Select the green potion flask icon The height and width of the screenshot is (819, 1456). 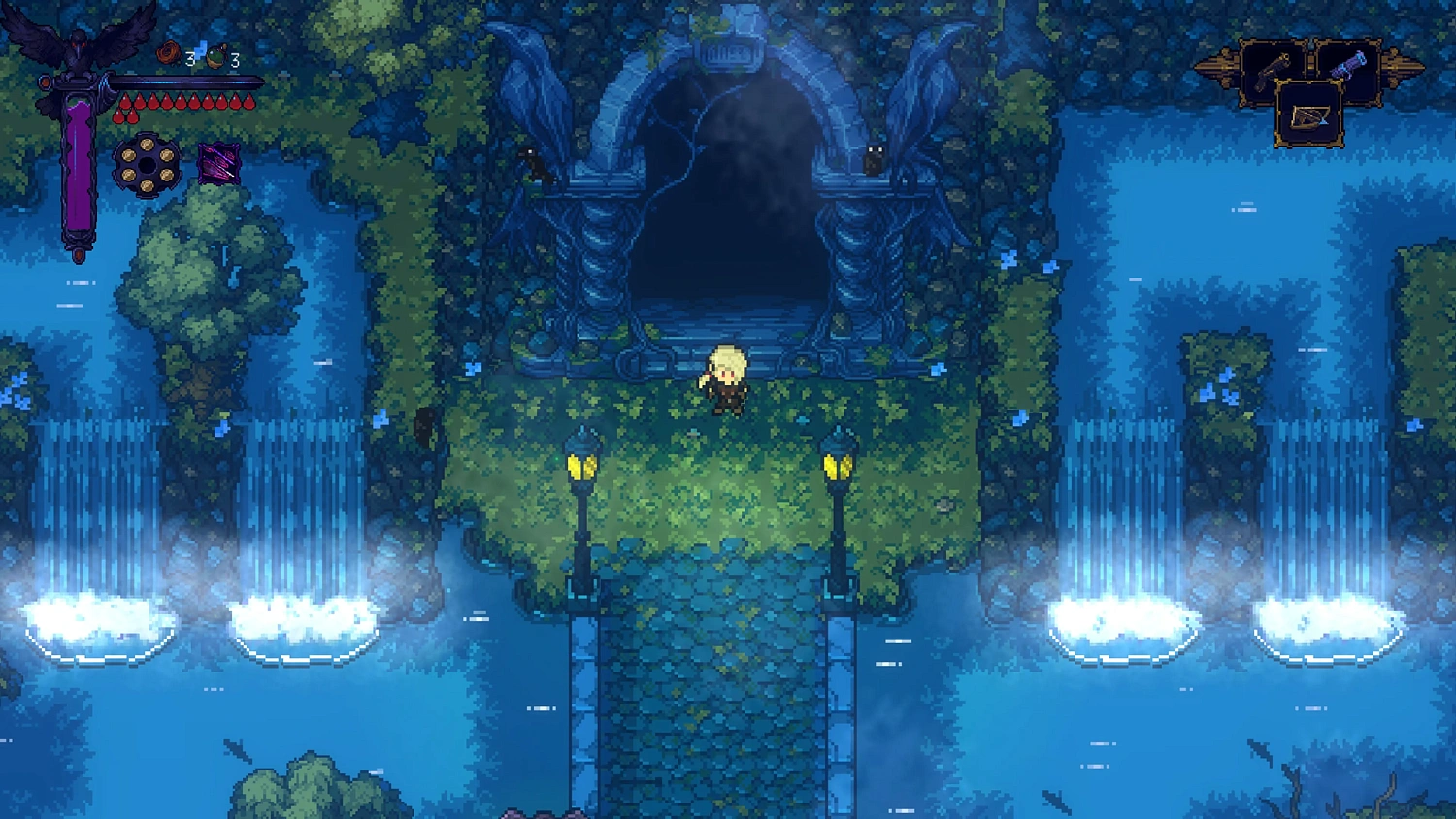click(215, 57)
